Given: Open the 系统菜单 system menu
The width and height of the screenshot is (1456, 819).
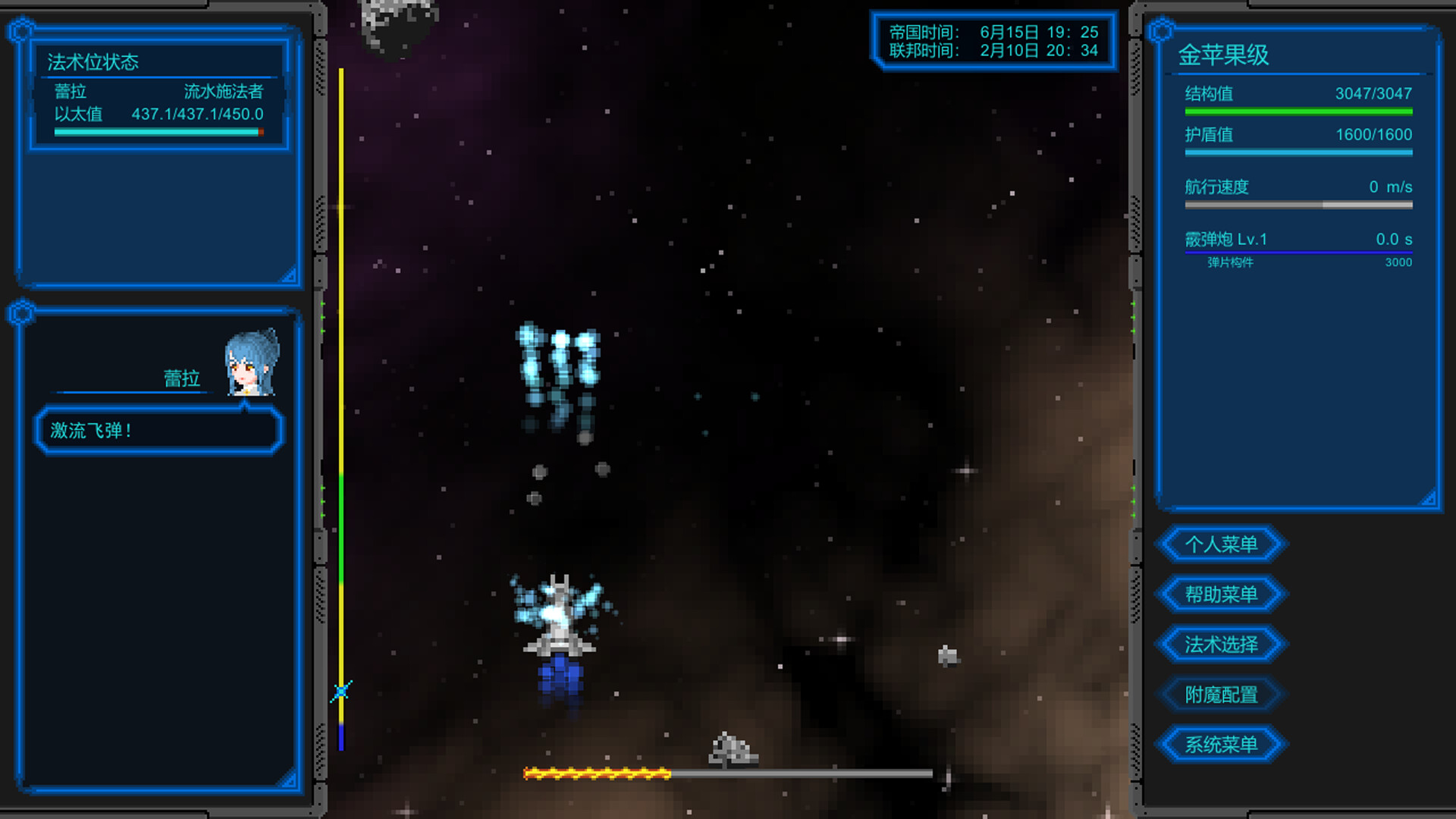Looking at the screenshot, I should [1222, 744].
